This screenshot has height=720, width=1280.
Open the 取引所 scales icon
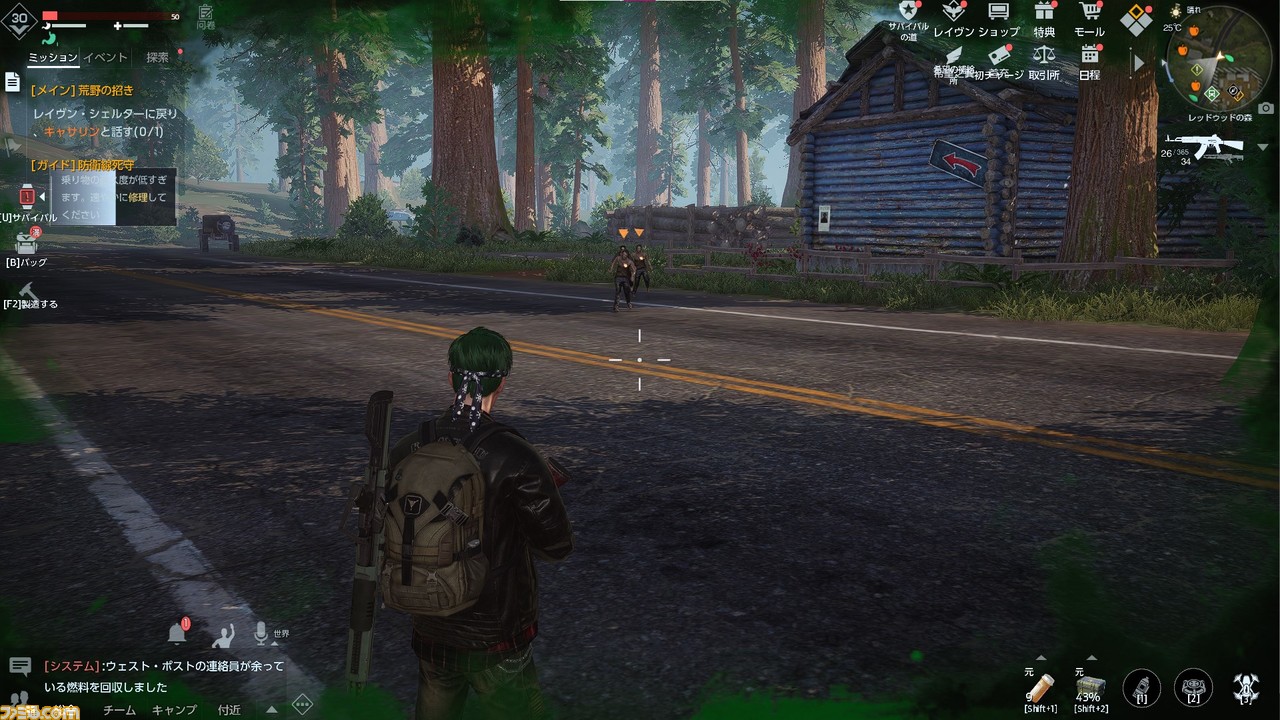click(1043, 57)
